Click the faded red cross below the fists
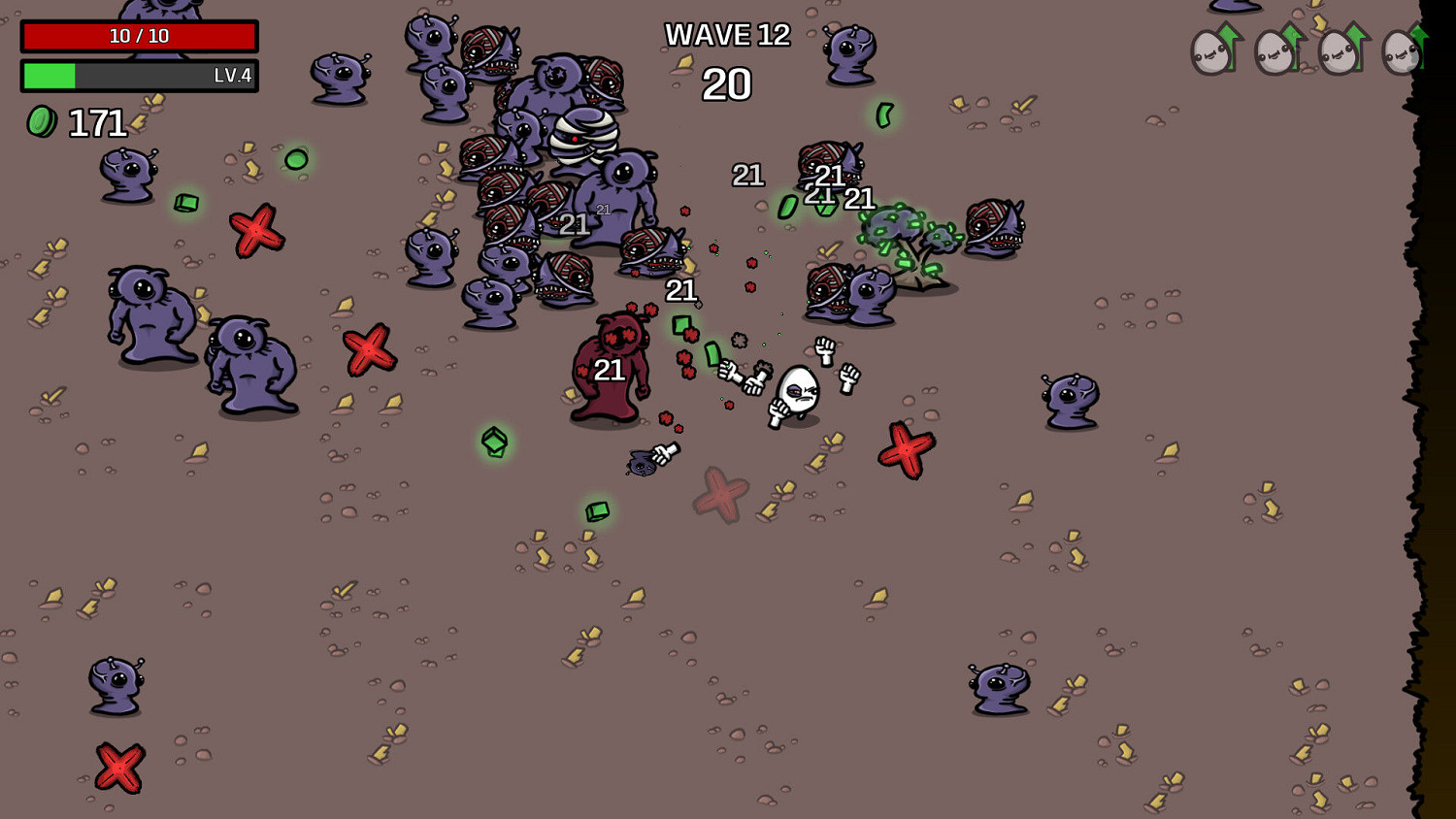The height and width of the screenshot is (819, 1456). coord(719,497)
